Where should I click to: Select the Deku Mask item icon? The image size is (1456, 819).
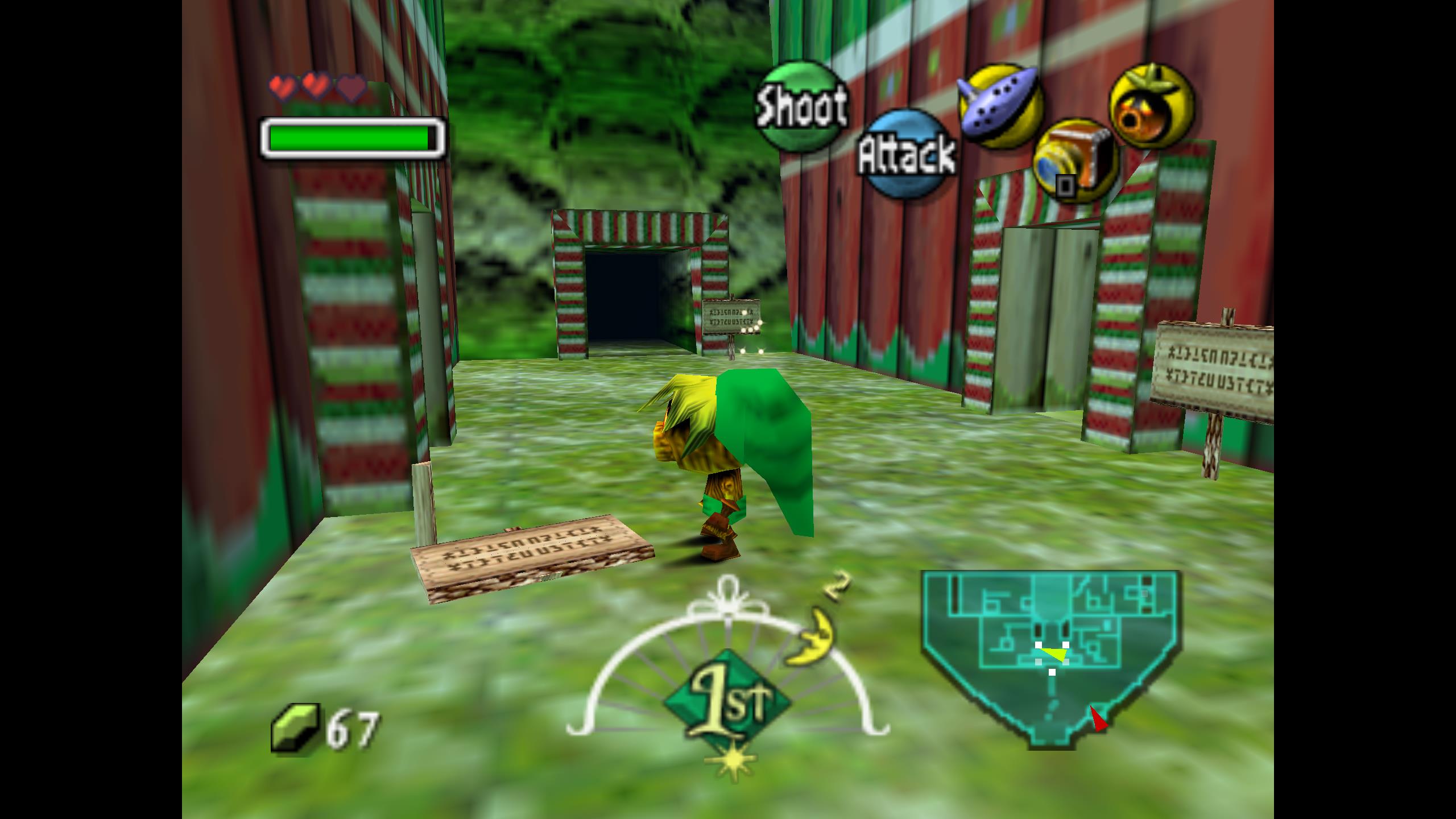click(1152, 106)
